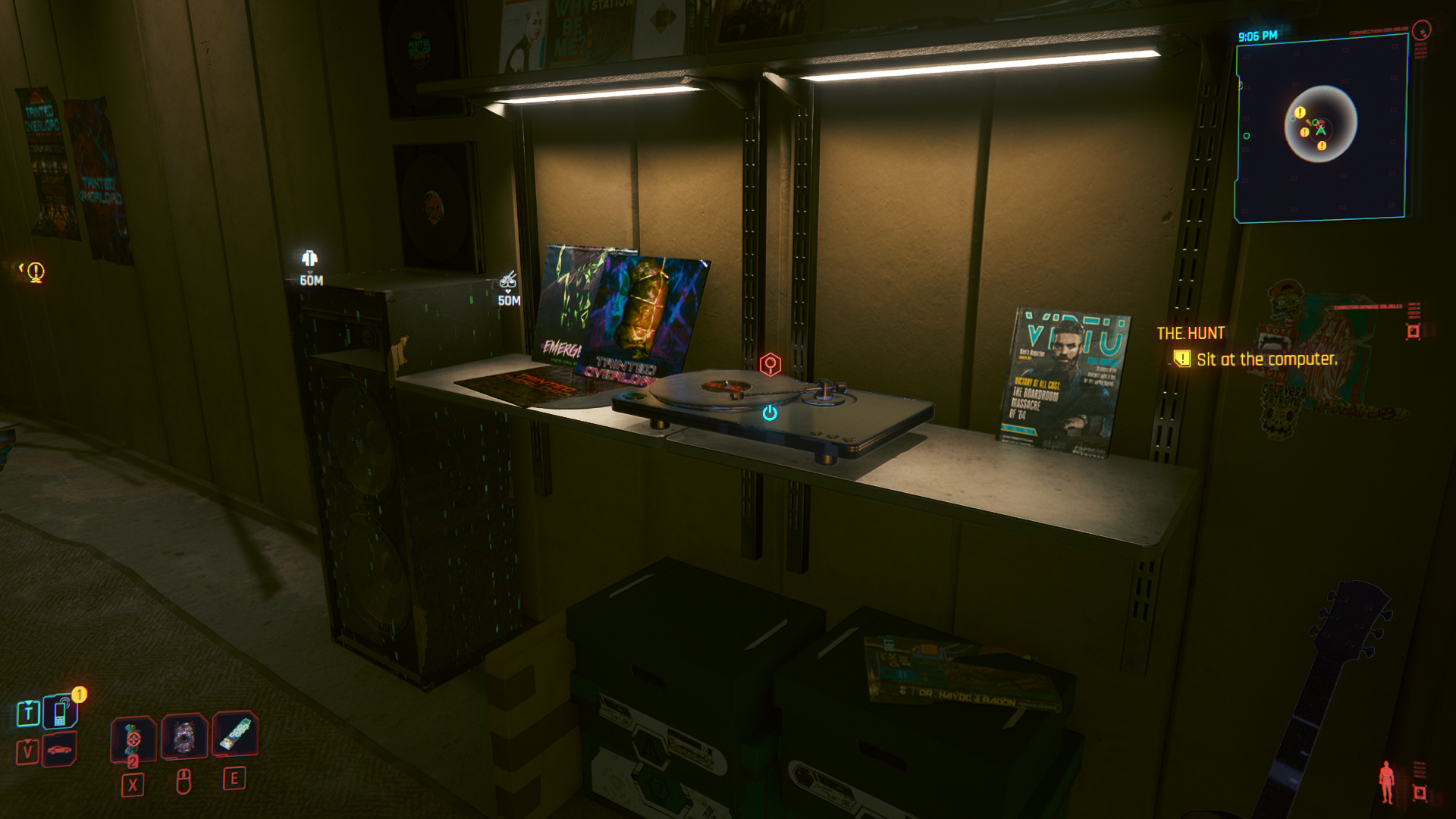Viewport: 1456px width, 819px height.
Task: Select the inhaler consumable bound to E
Action: tap(237, 736)
